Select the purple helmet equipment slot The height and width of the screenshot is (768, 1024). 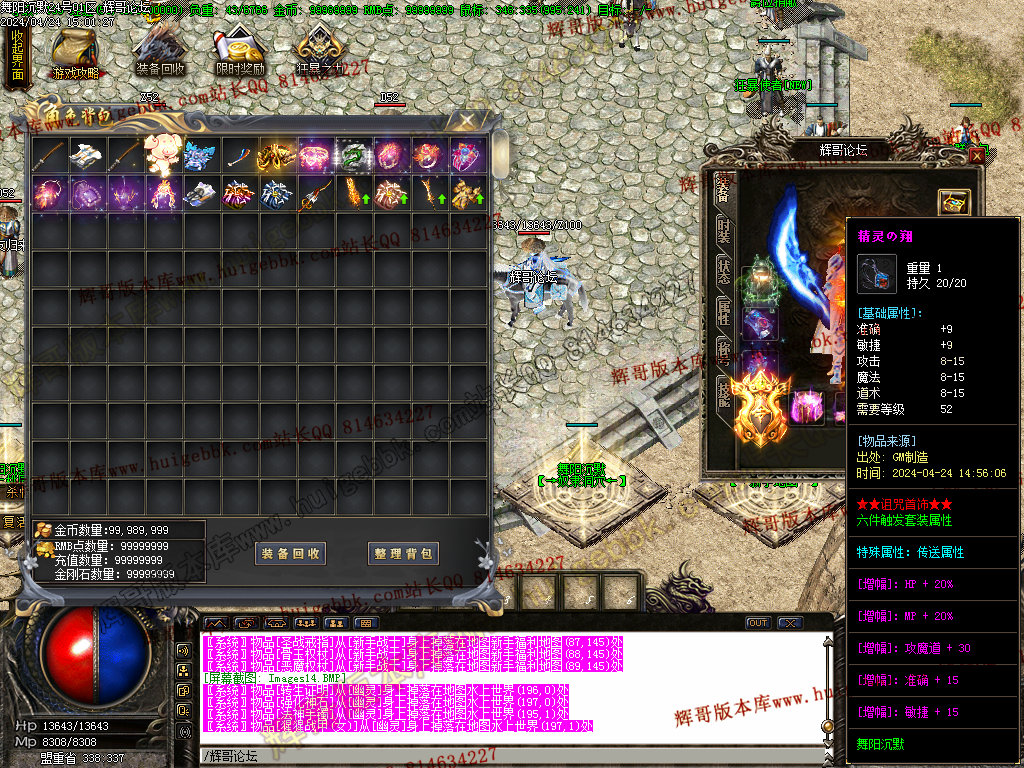(807, 408)
